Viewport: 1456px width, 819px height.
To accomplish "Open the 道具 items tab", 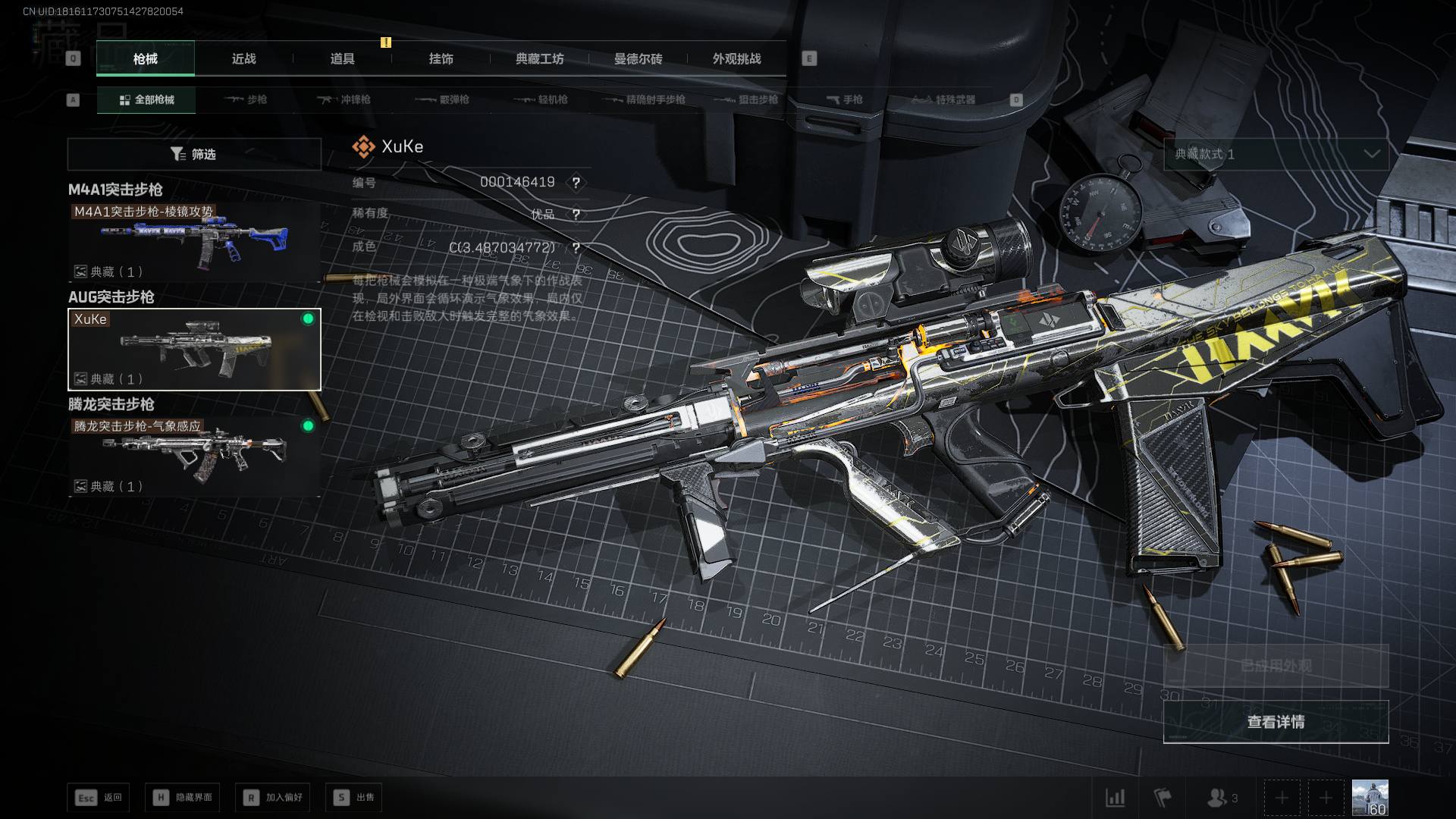I will 342,59.
